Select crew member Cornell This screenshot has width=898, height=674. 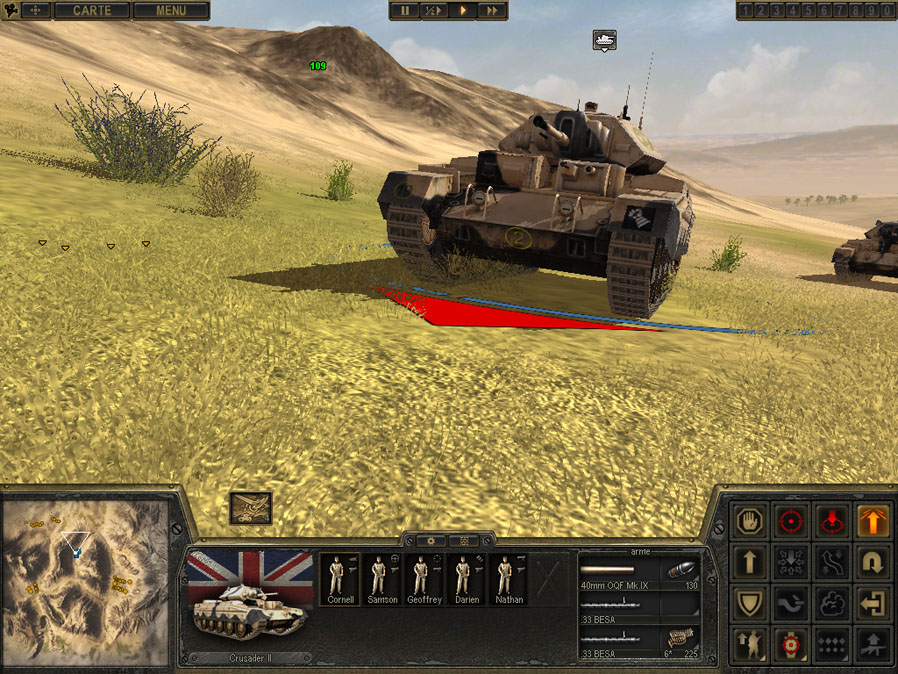coord(337,579)
